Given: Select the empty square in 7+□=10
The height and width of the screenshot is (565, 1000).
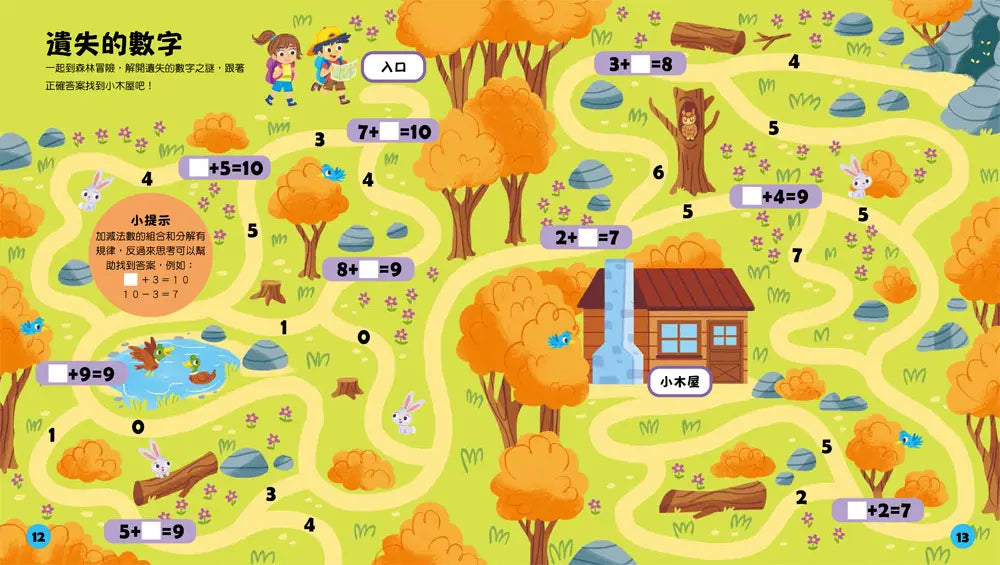Looking at the screenshot, I should pyautogui.click(x=389, y=131).
